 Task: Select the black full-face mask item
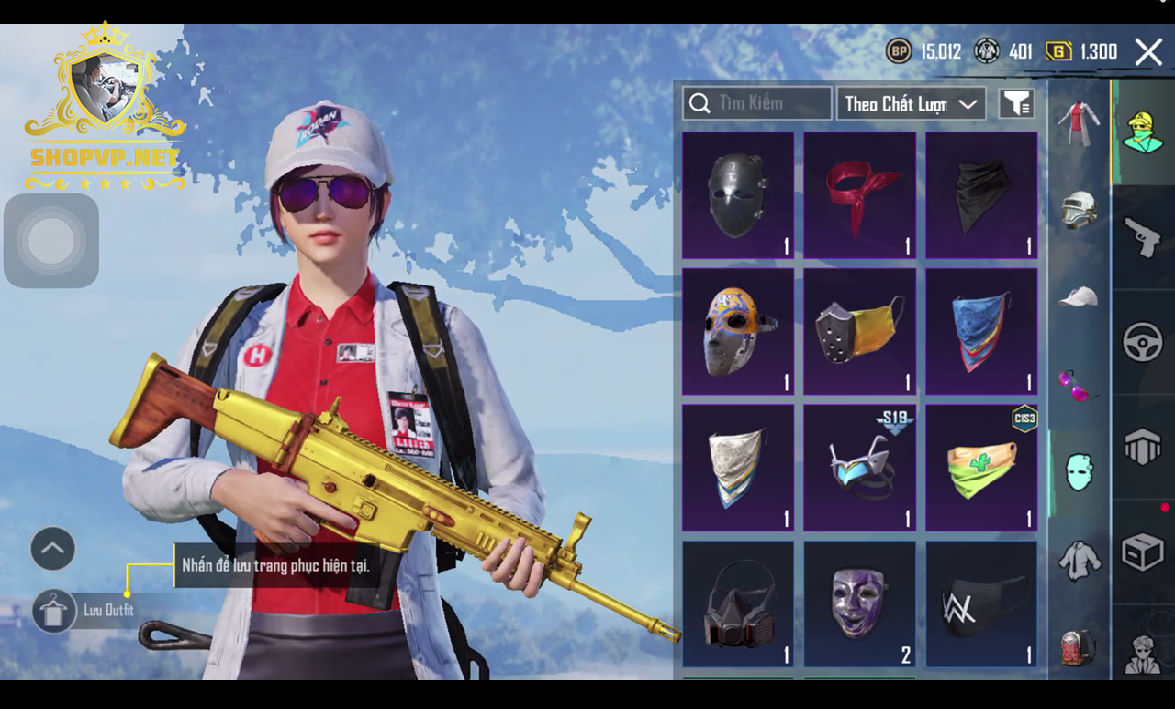[x=738, y=196]
